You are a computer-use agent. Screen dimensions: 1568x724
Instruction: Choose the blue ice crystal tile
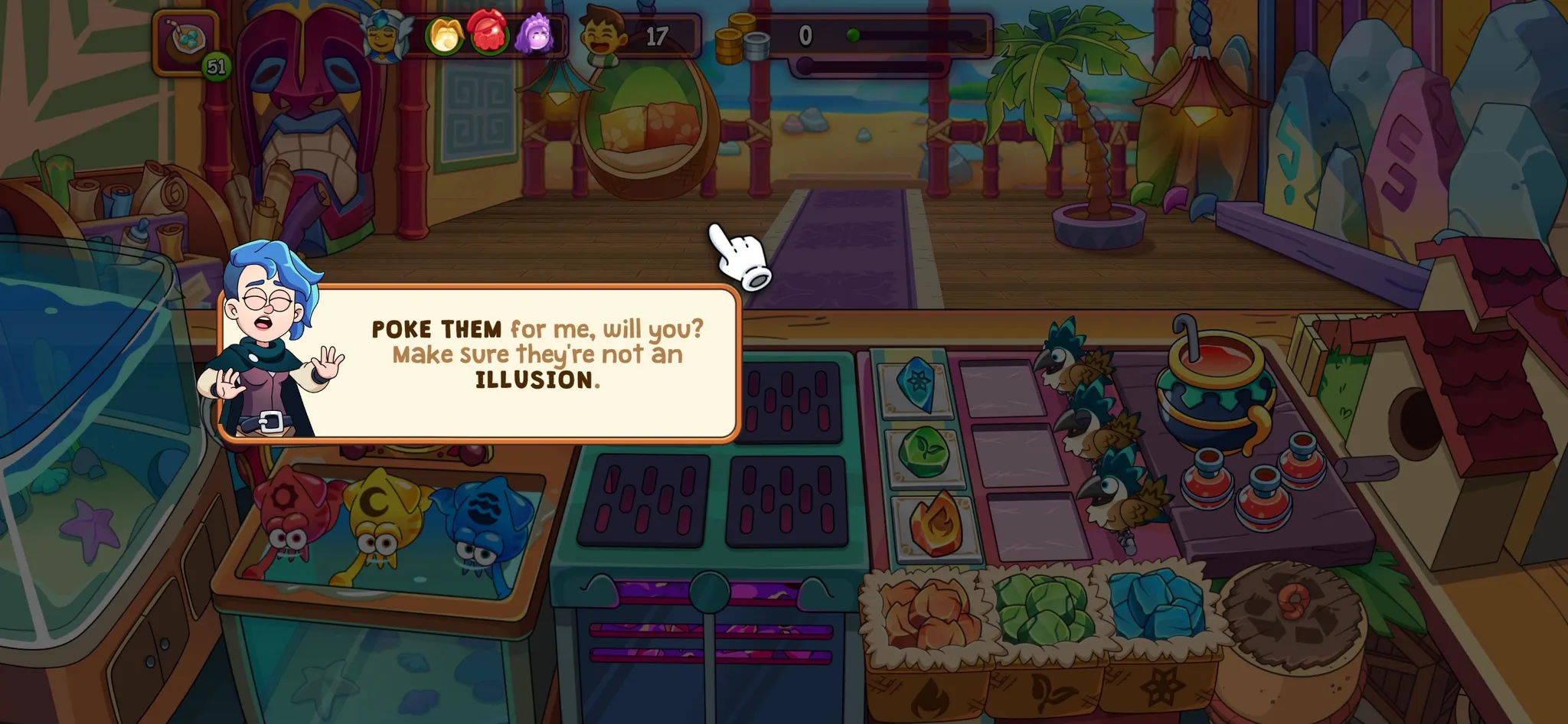pos(915,381)
